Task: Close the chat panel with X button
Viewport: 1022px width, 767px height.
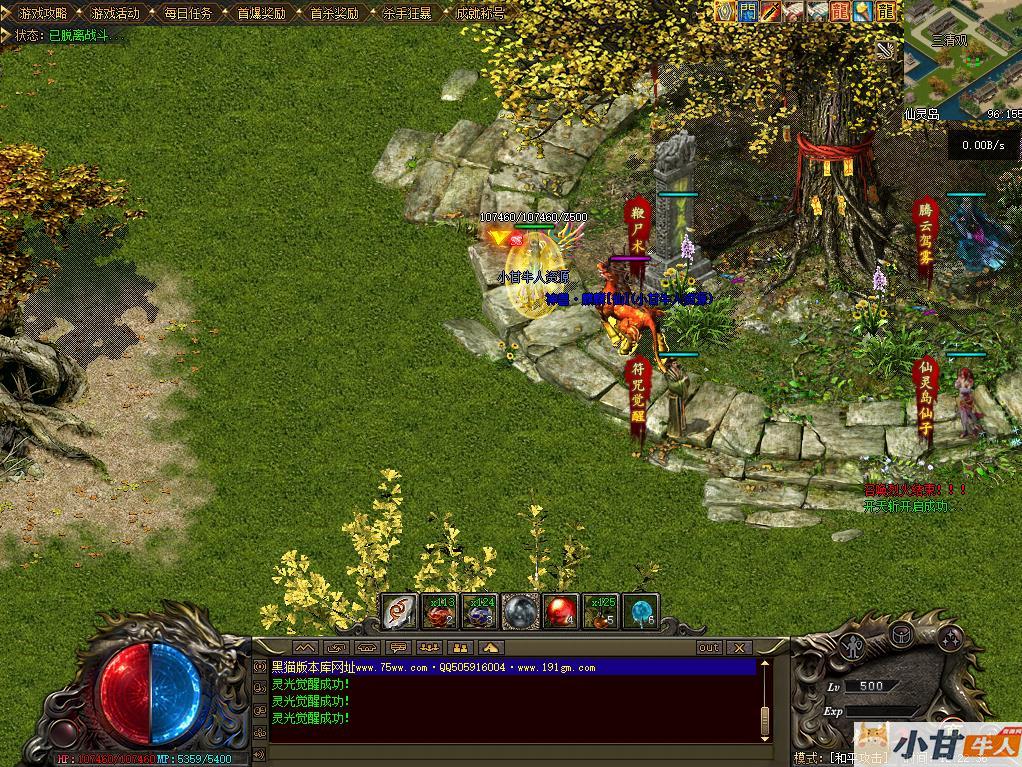Action: coord(738,648)
